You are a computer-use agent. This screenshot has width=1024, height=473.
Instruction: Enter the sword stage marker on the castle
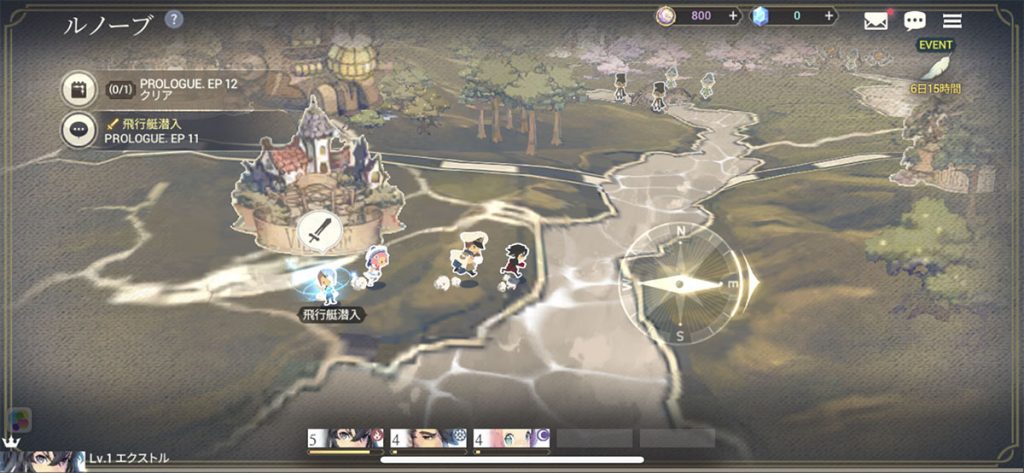point(319,233)
